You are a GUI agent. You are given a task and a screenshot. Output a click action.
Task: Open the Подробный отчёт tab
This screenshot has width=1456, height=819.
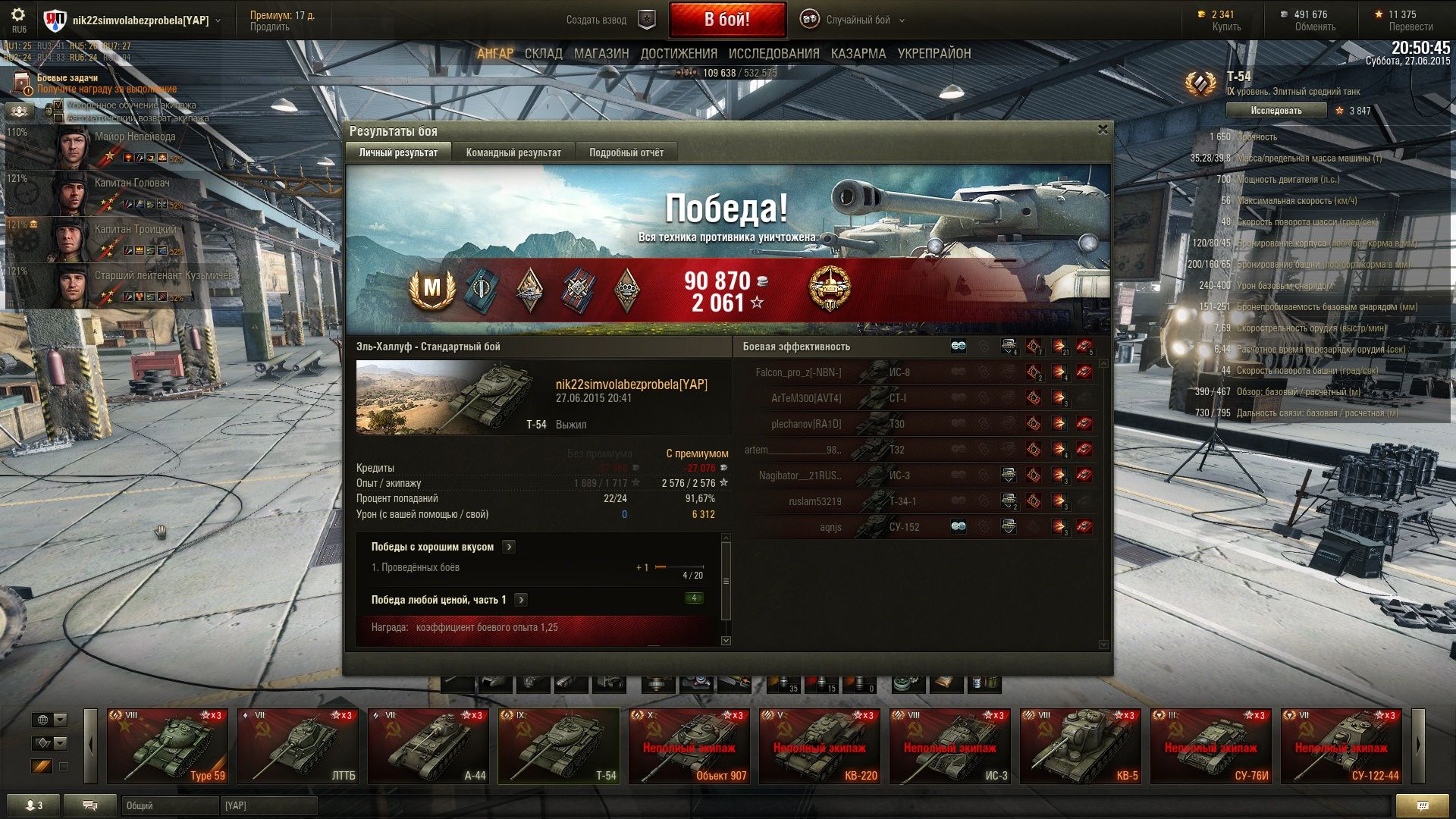point(626,152)
